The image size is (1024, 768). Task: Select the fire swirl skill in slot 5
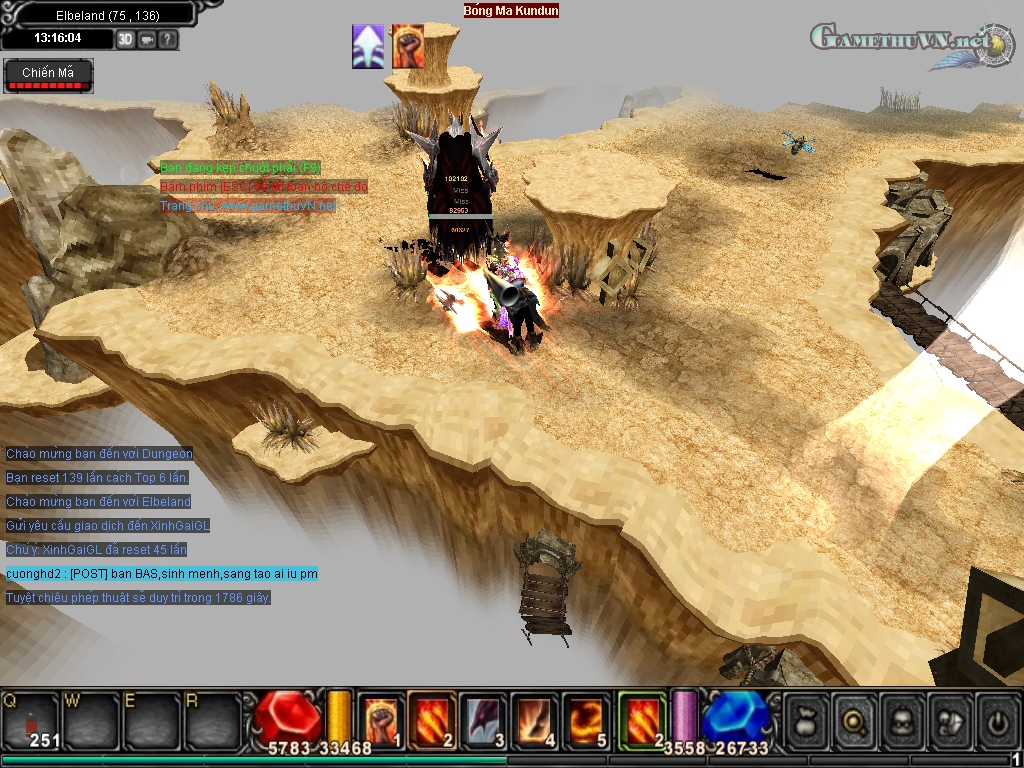pyautogui.click(x=588, y=720)
